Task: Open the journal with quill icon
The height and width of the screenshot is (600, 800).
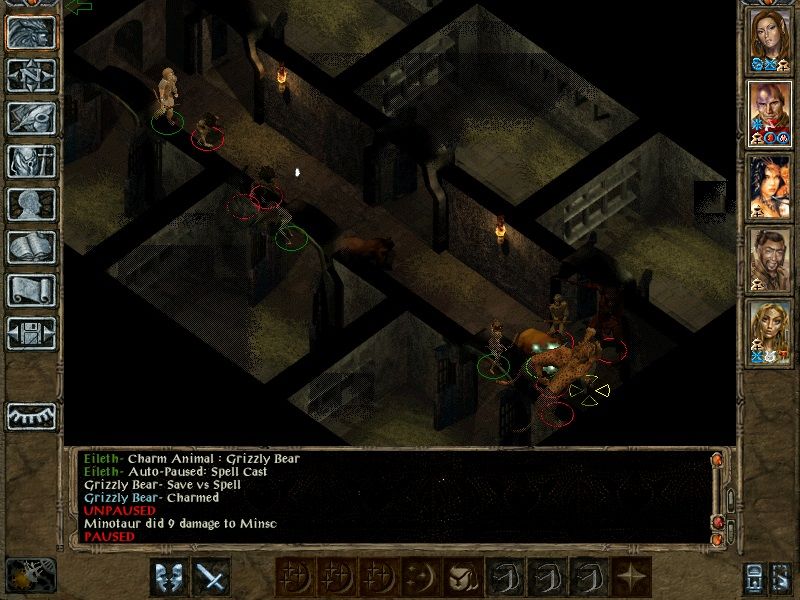Action: click(x=31, y=118)
